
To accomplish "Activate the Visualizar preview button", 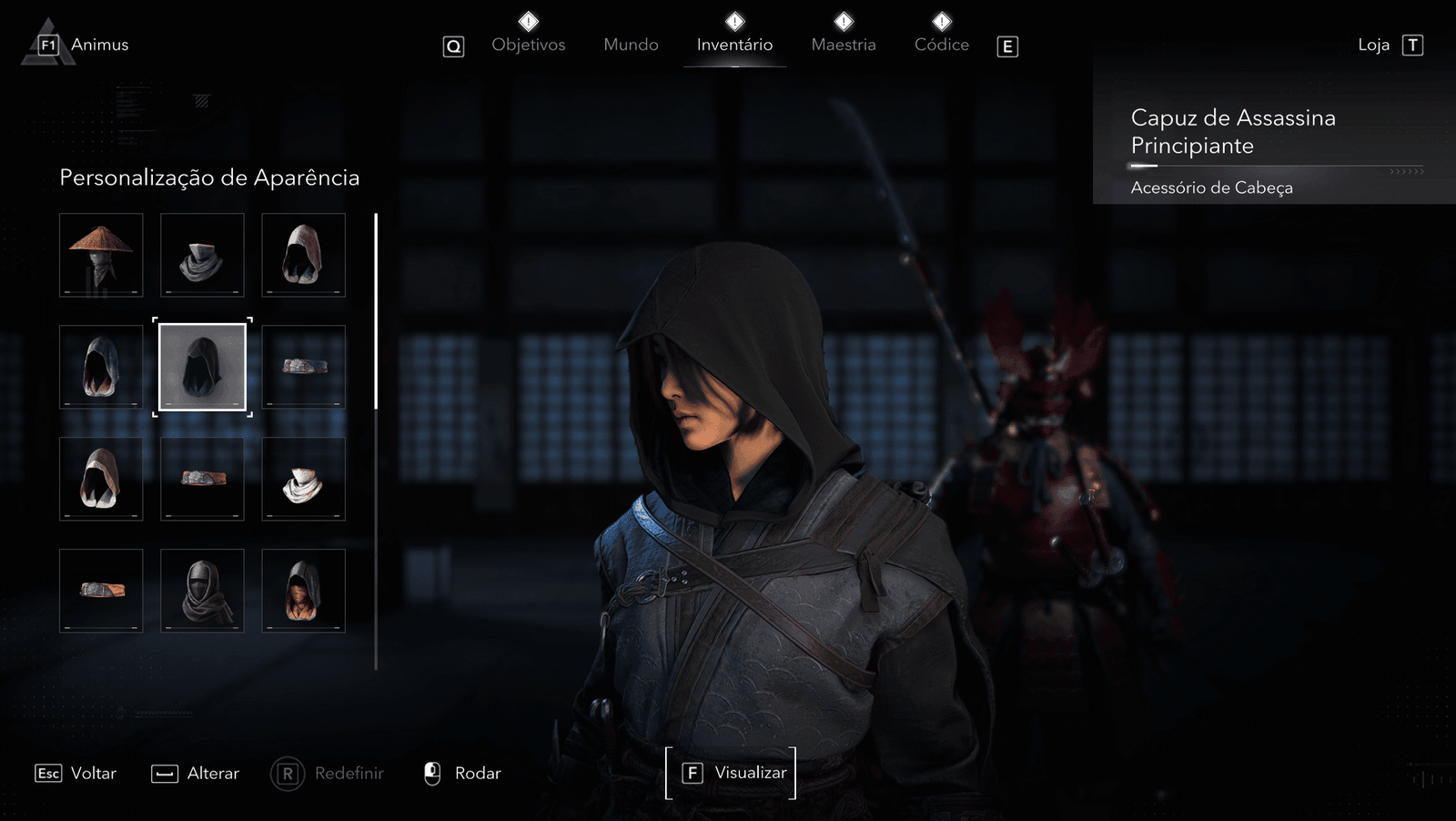I will pyautogui.click(x=732, y=773).
